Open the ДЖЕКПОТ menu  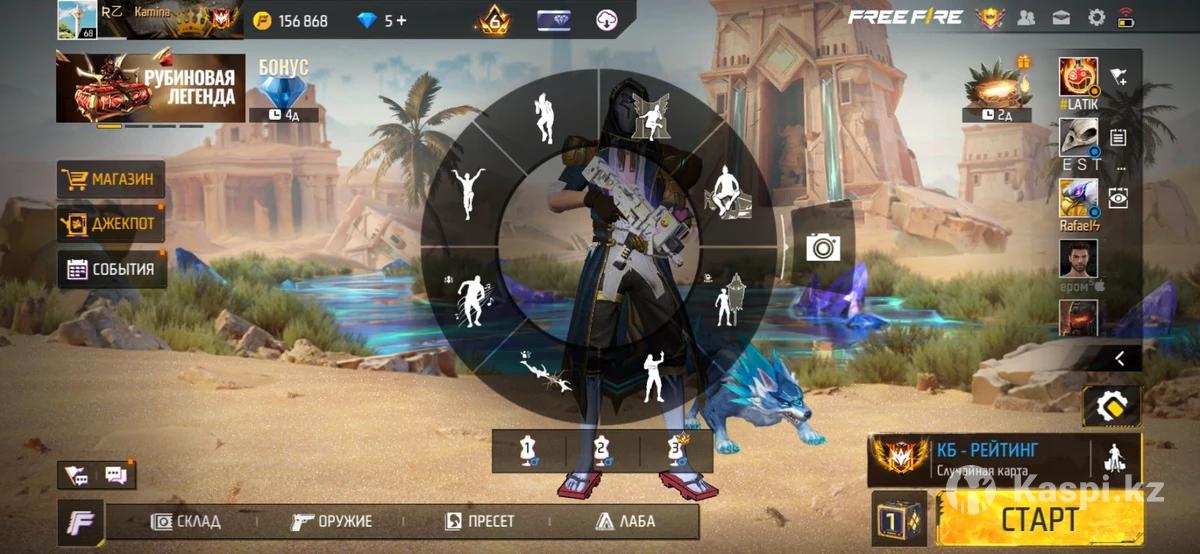[x=111, y=224]
